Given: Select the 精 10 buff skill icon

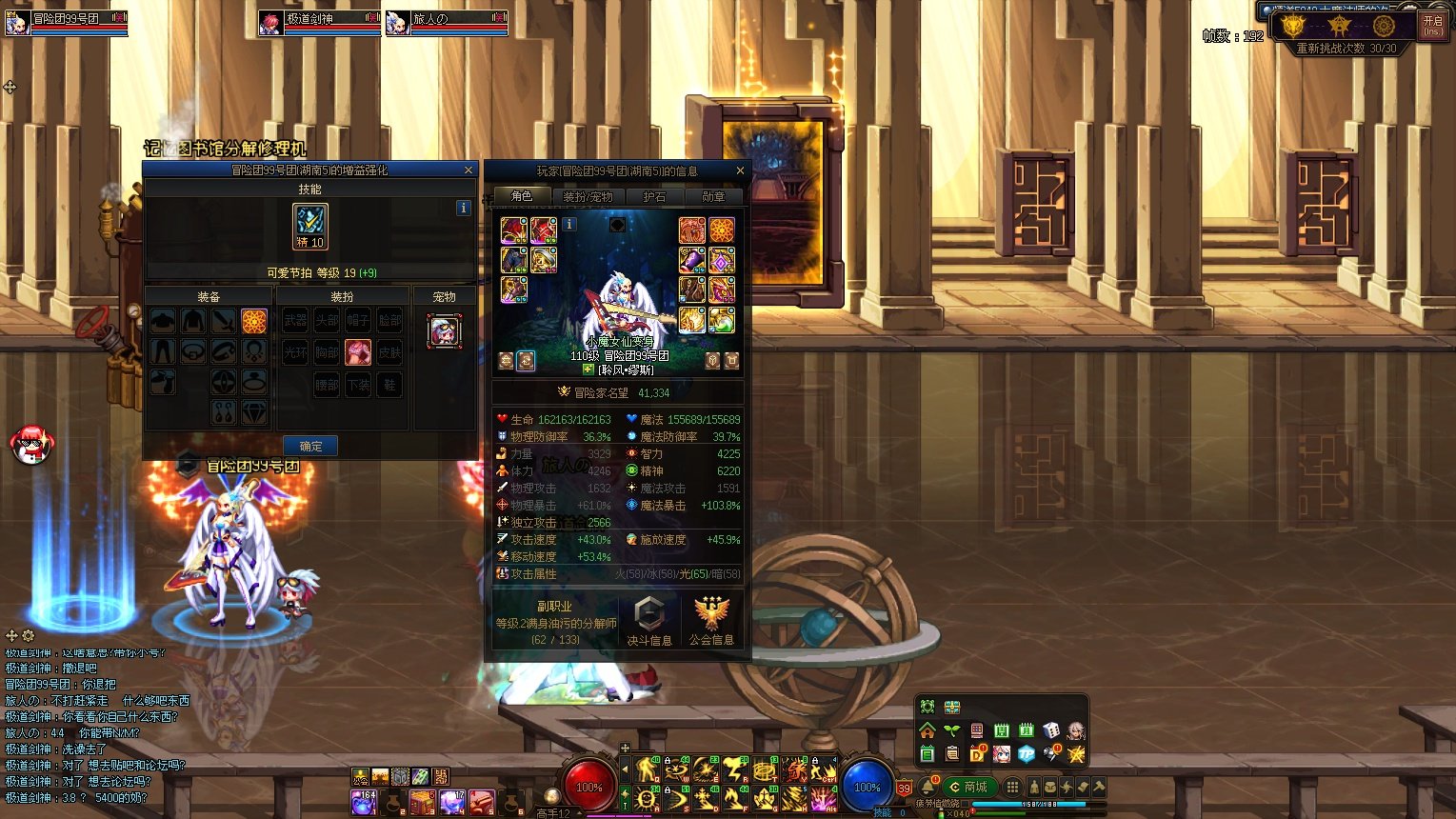Looking at the screenshot, I should 309,227.
